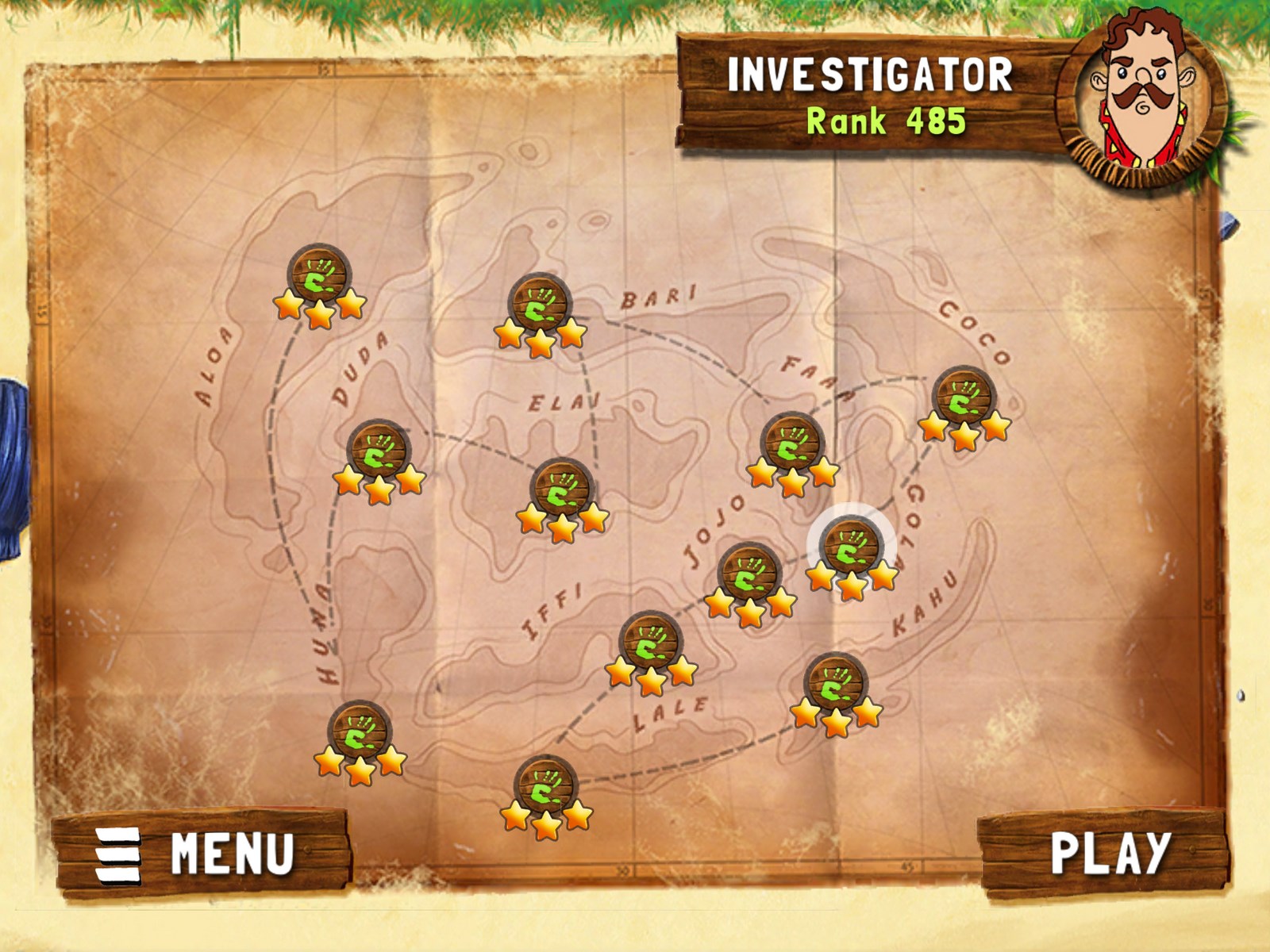Choose the level marker under the COCO label
The height and width of the screenshot is (952, 1270).
(x=964, y=397)
